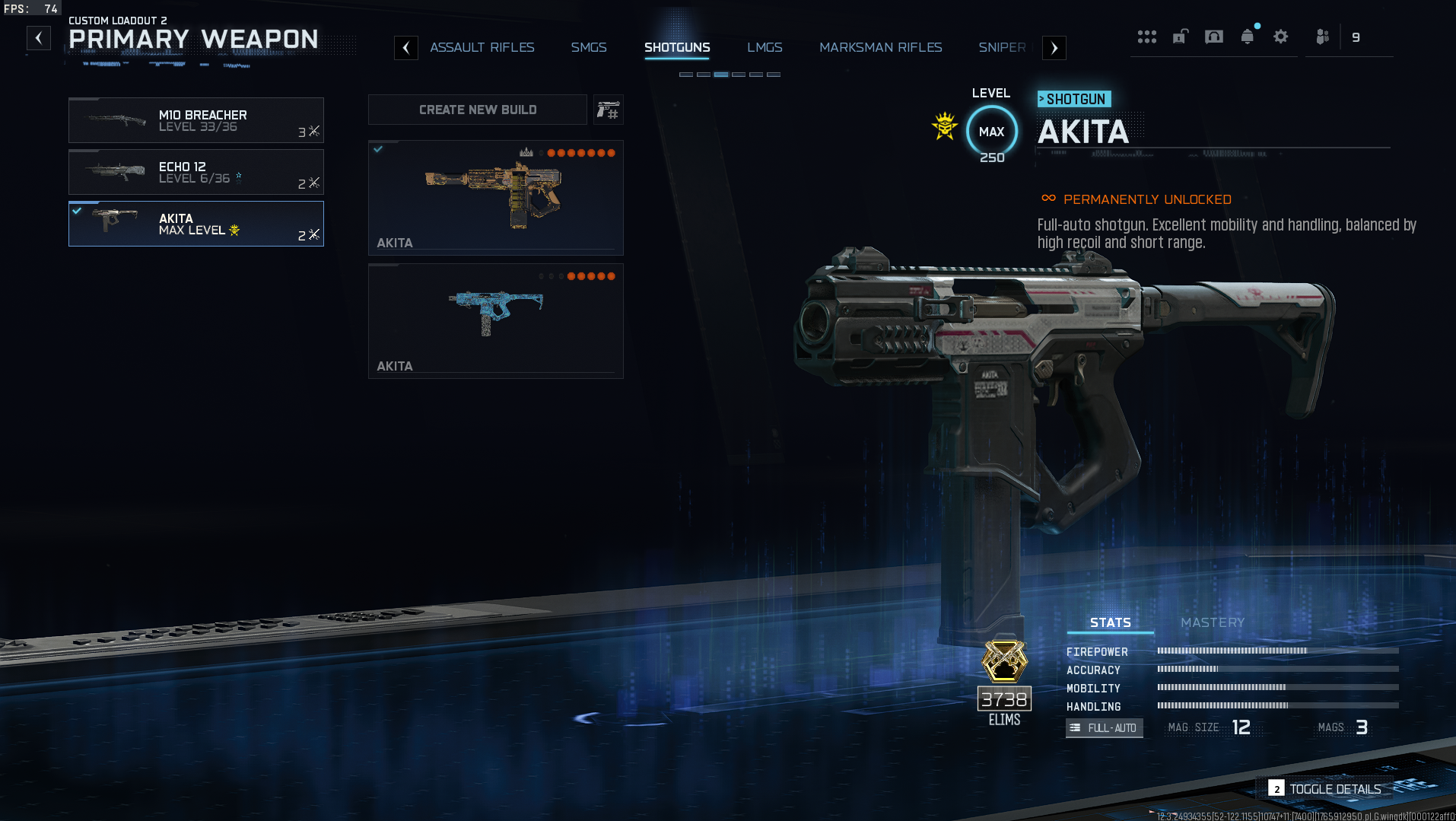Viewport: 1456px width, 821px height.
Task: Select the blue-camo Akita build
Action: click(x=495, y=320)
